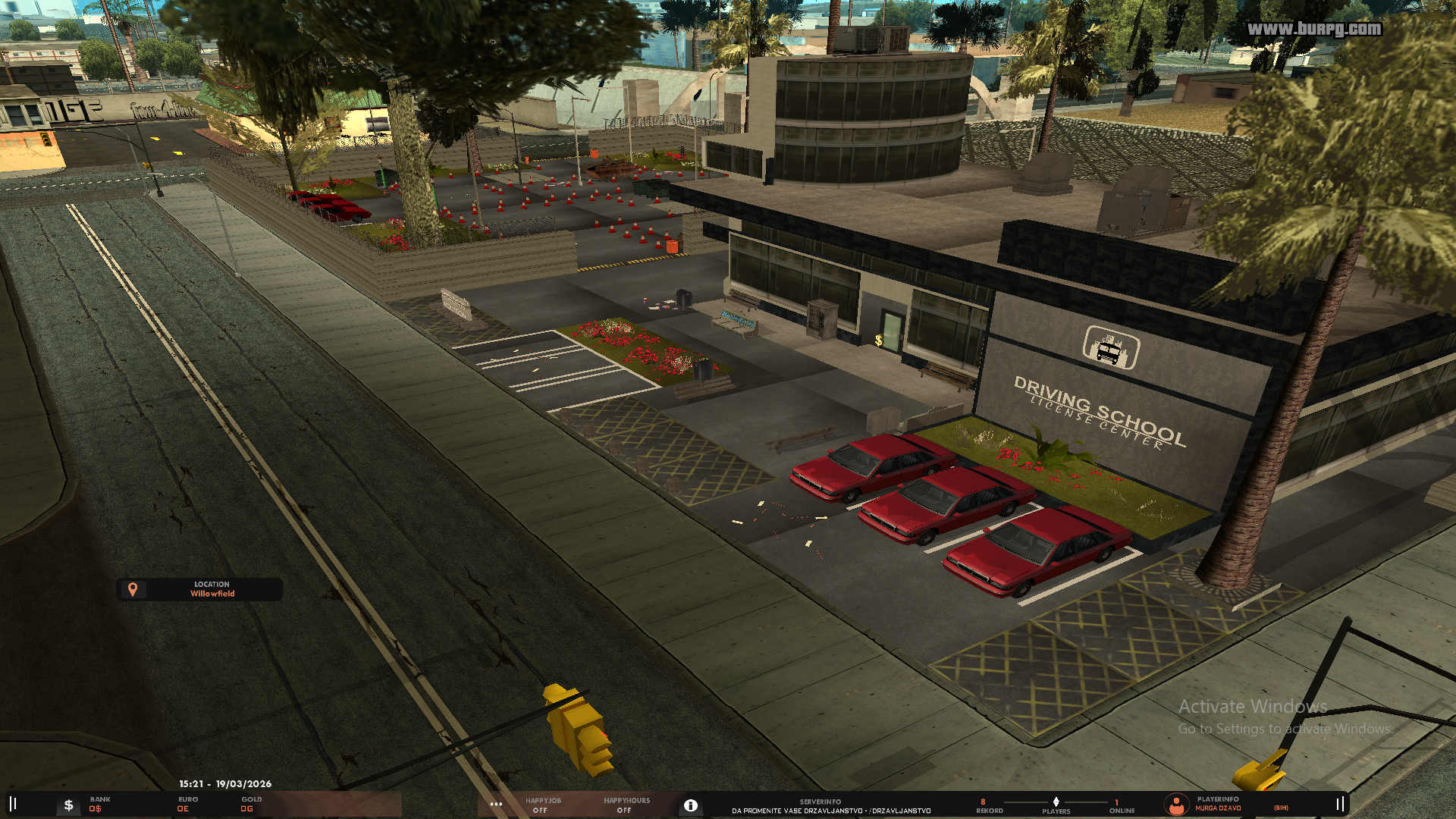Click the dollar sign money icon
This screenshot has height=819, width=1456.
(68, 805)
